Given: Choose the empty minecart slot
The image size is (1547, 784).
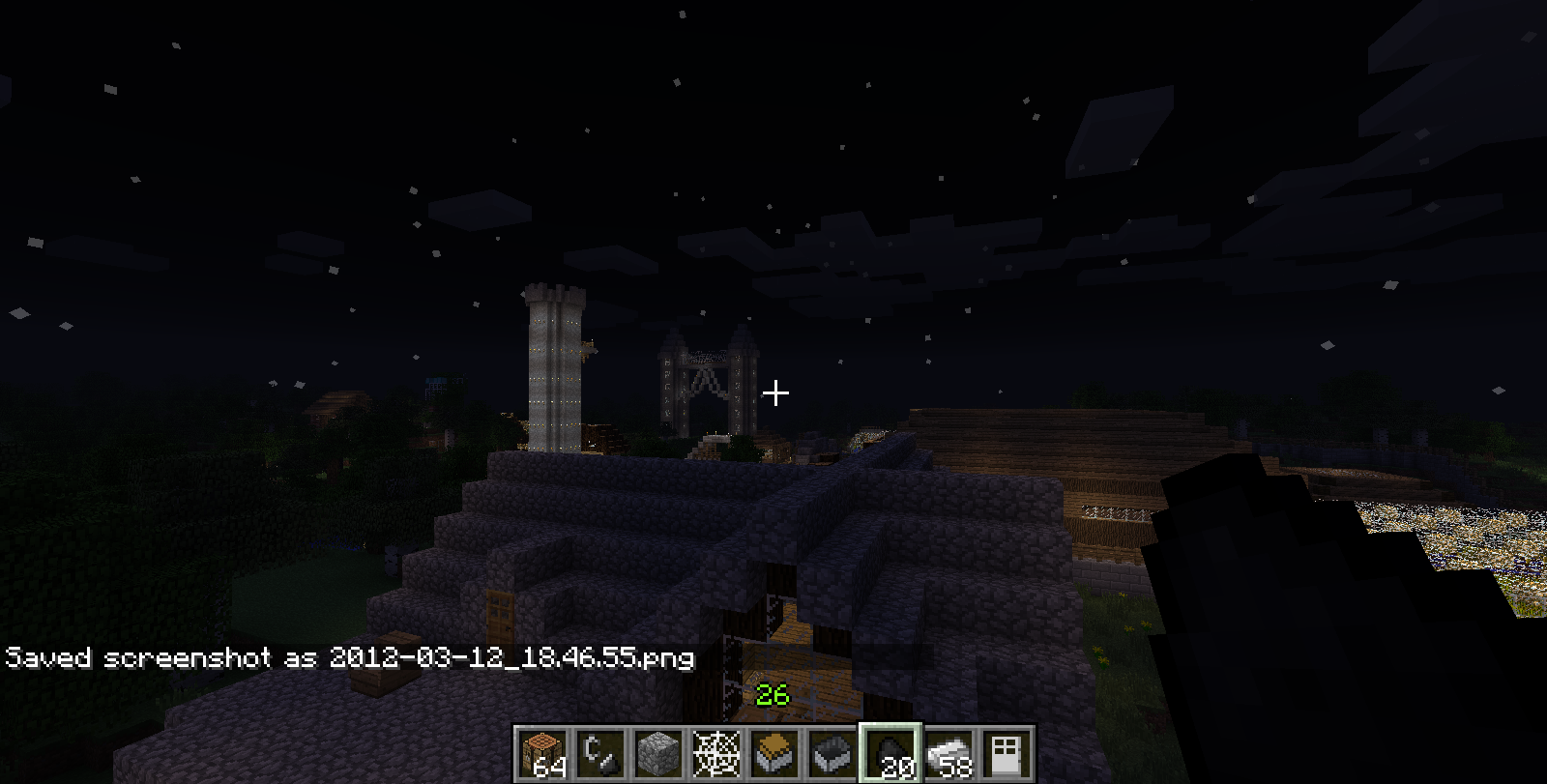Looking at the screenshot, I should (832, 753).
